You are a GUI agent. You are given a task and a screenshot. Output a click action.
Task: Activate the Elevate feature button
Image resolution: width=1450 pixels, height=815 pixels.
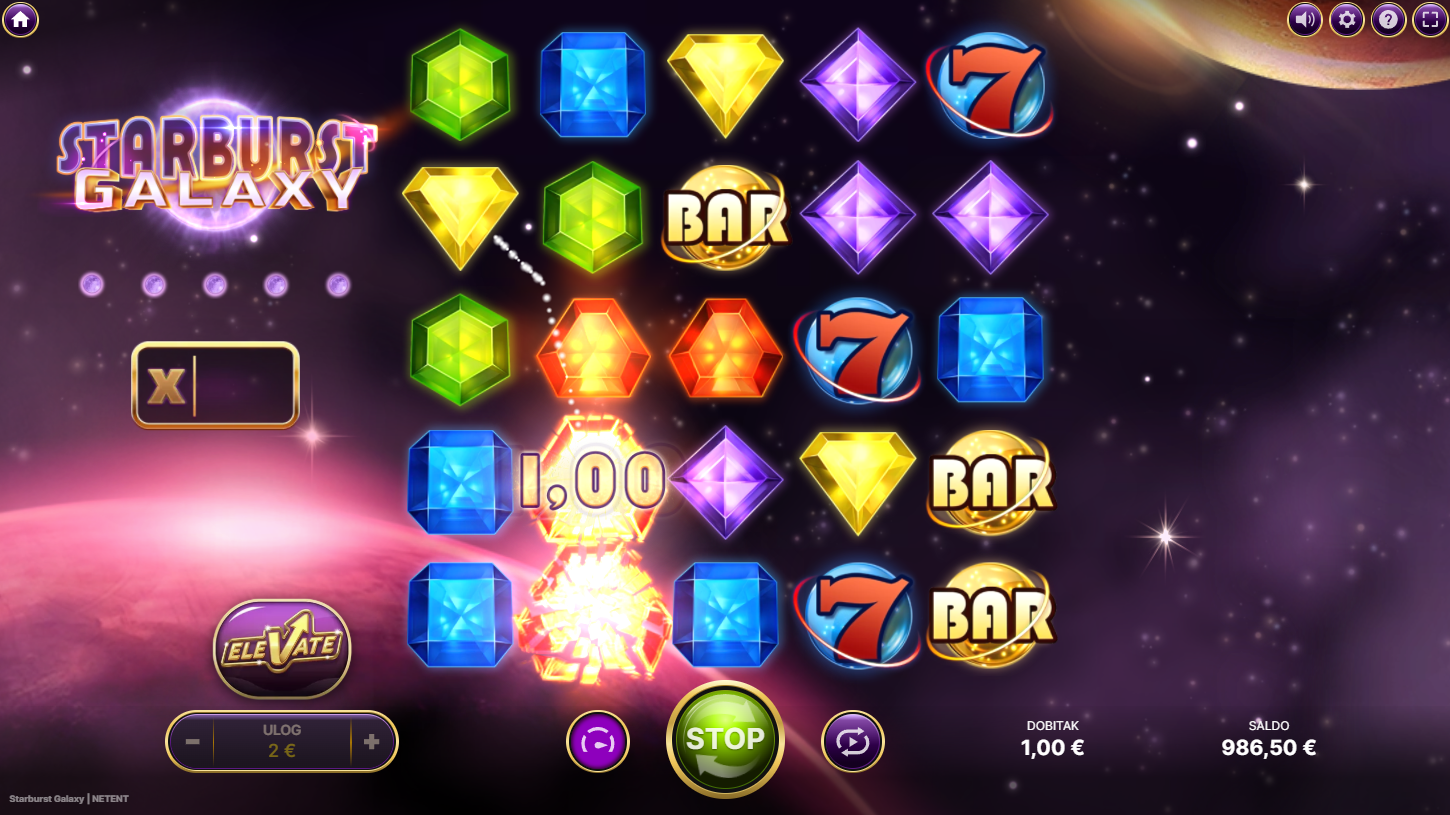282,647
